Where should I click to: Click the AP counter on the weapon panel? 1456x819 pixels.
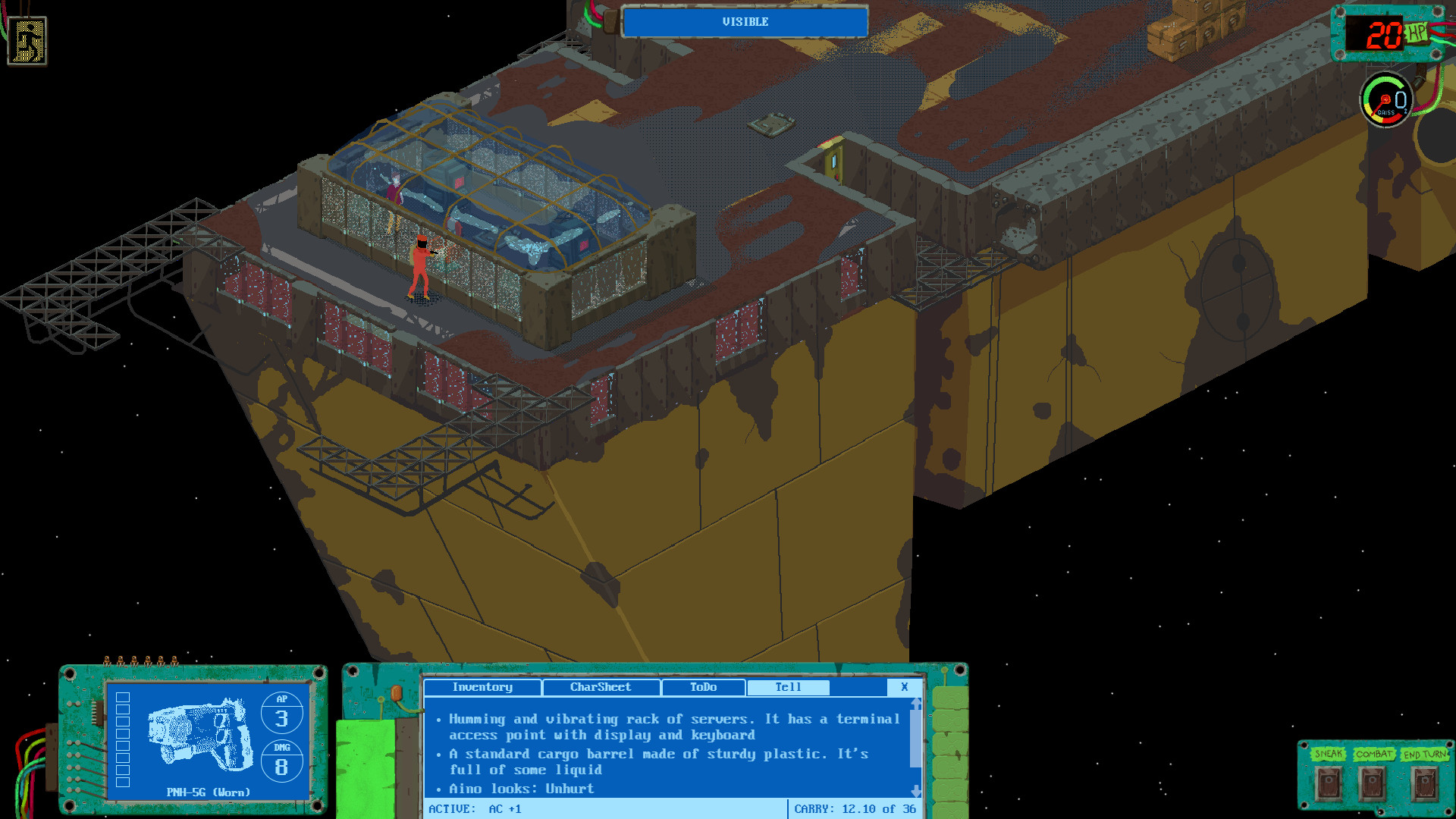(x=283, y=713)
